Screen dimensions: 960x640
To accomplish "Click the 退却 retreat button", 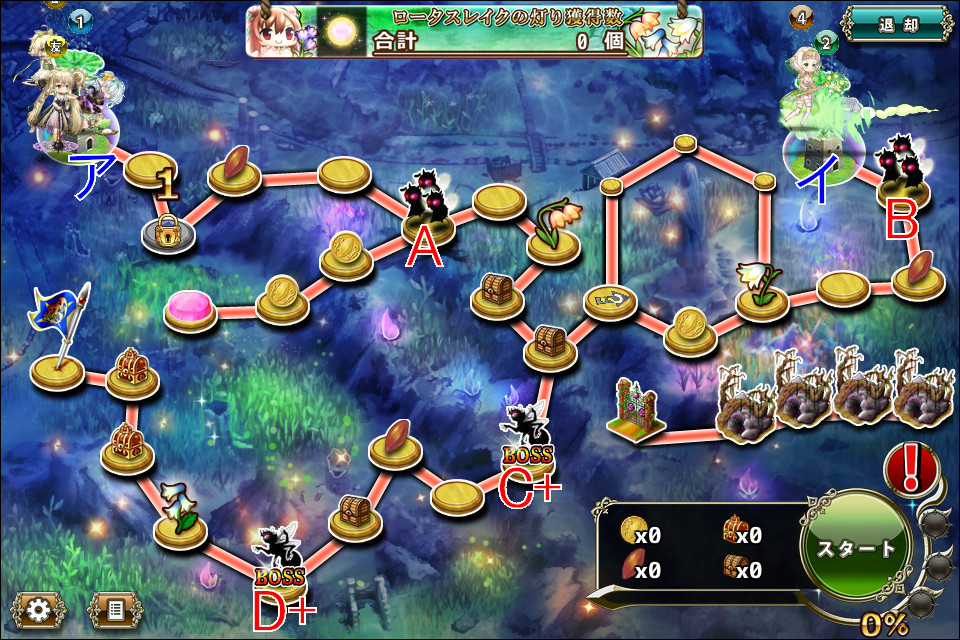I will pyautogui.click(x=895, y=23).
